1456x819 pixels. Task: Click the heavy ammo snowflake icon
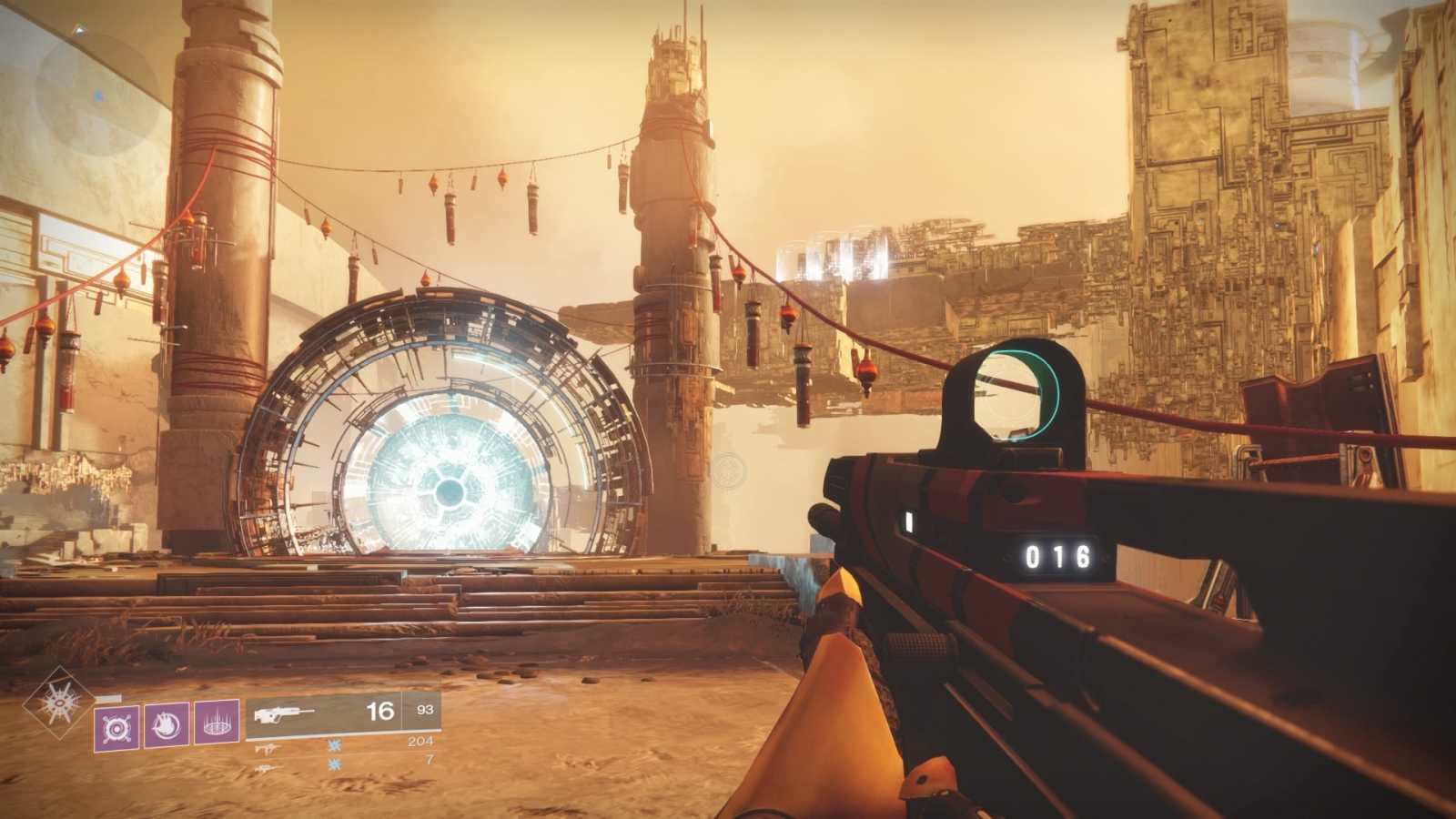tap(333, 764)
